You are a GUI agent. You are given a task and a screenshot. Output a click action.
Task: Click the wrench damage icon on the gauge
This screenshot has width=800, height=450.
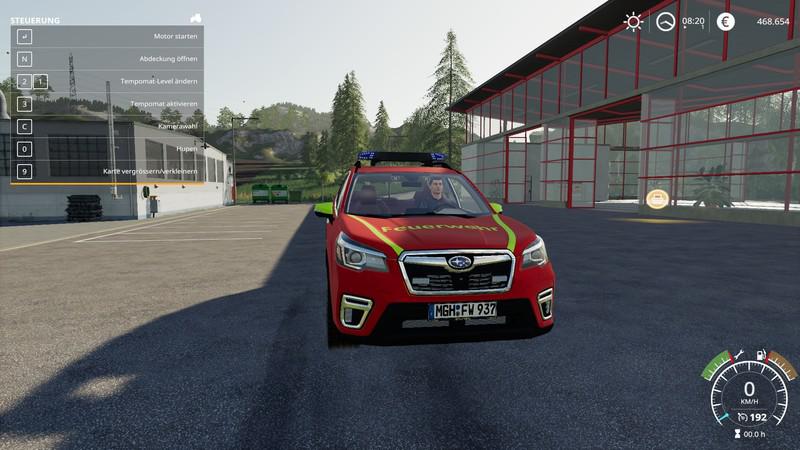pyautogui.click(x=738, y=355)
